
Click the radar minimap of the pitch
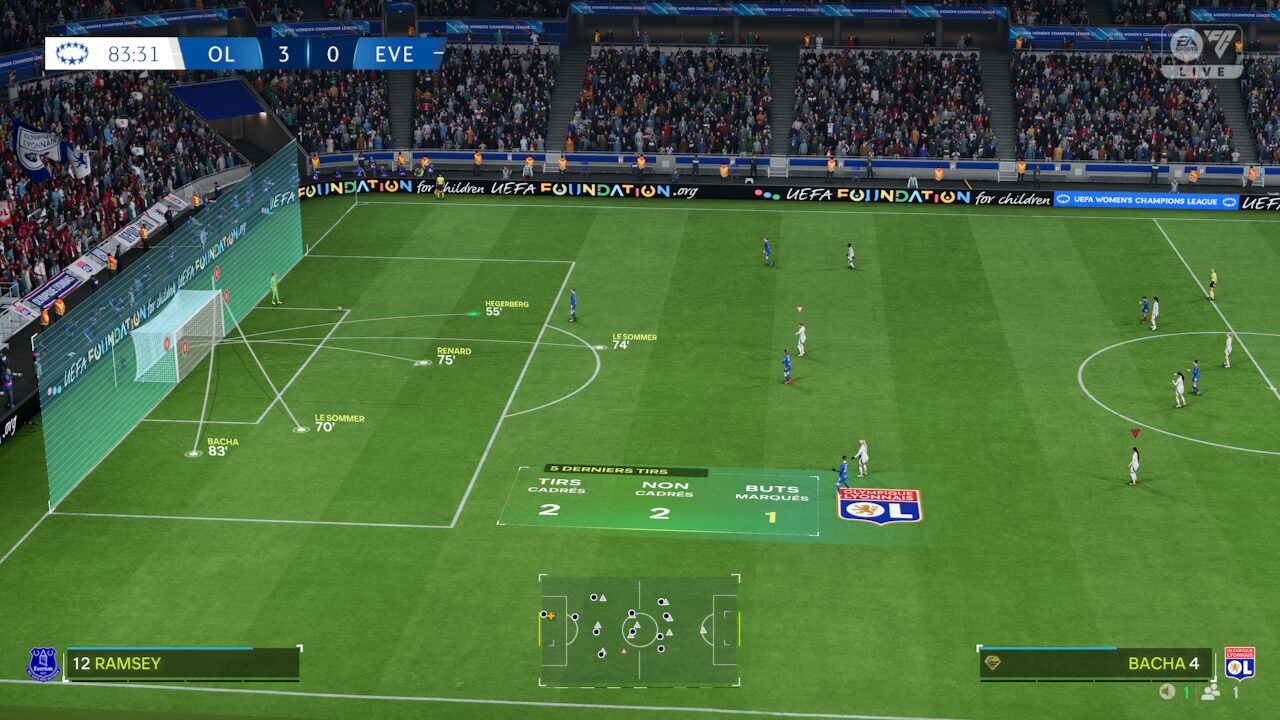tap(640, 630)
